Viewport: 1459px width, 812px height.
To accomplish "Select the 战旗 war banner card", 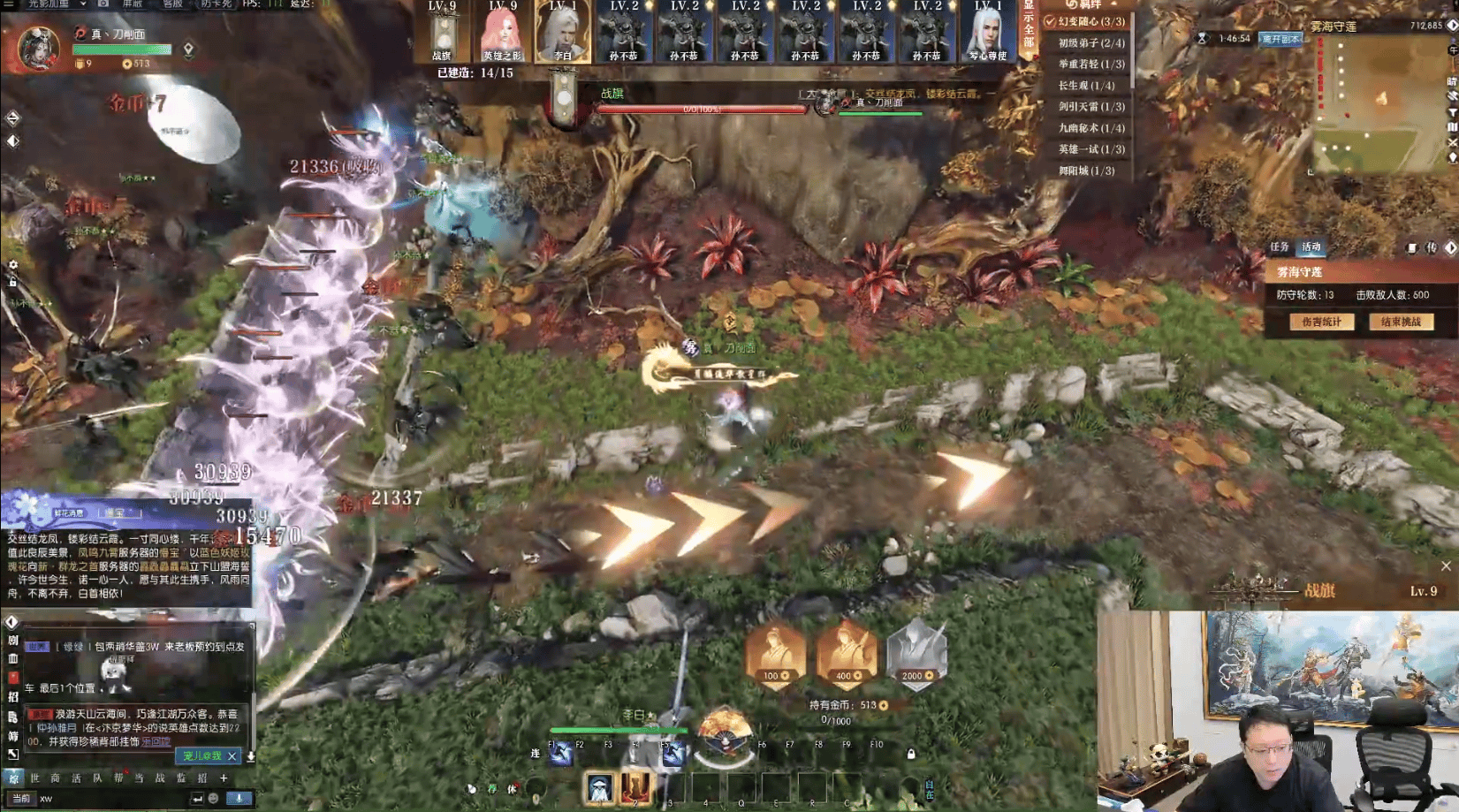I will tap(443, 34).
